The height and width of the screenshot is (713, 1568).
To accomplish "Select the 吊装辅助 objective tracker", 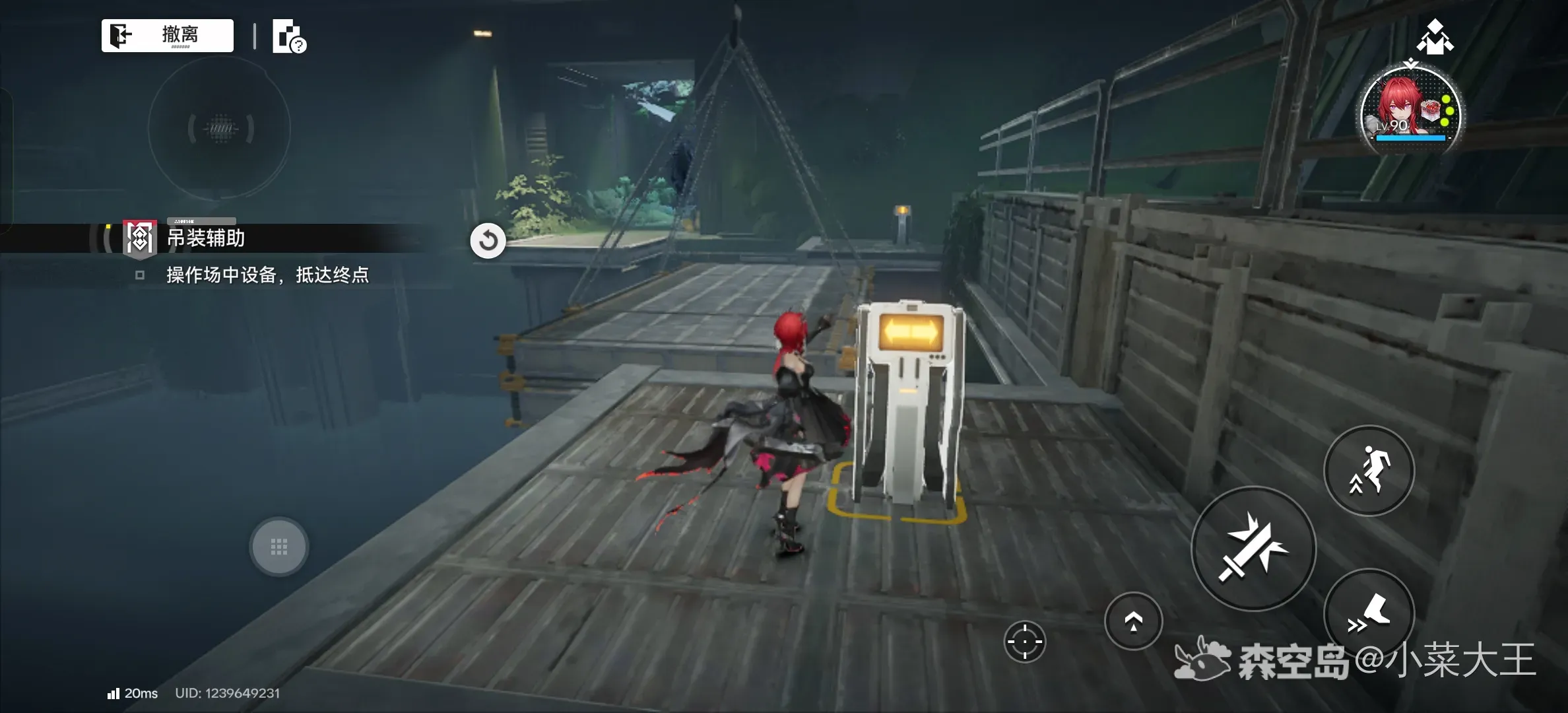I will point(206,238).
